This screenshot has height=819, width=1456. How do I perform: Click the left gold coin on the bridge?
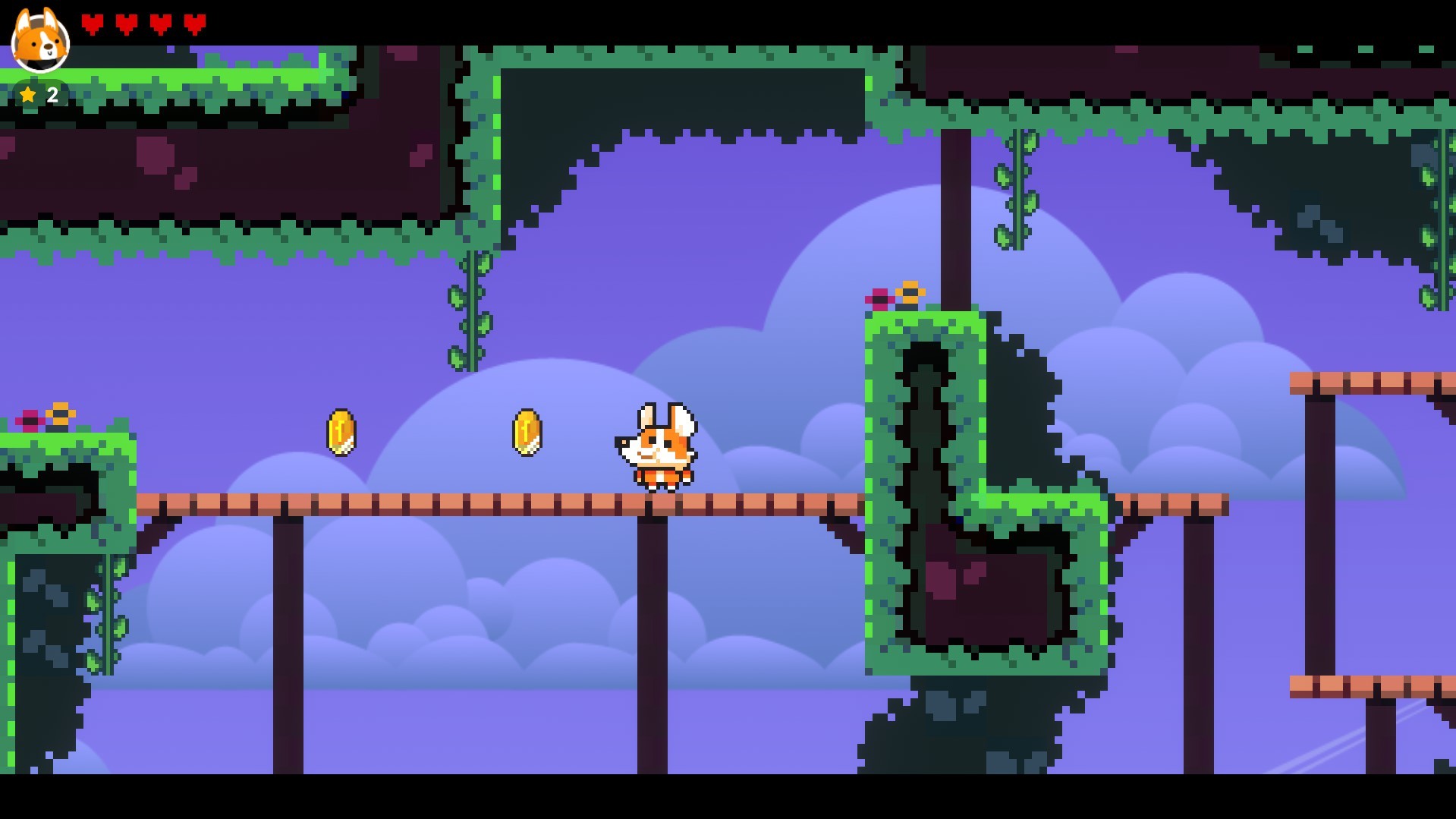(x=341, y=433)
